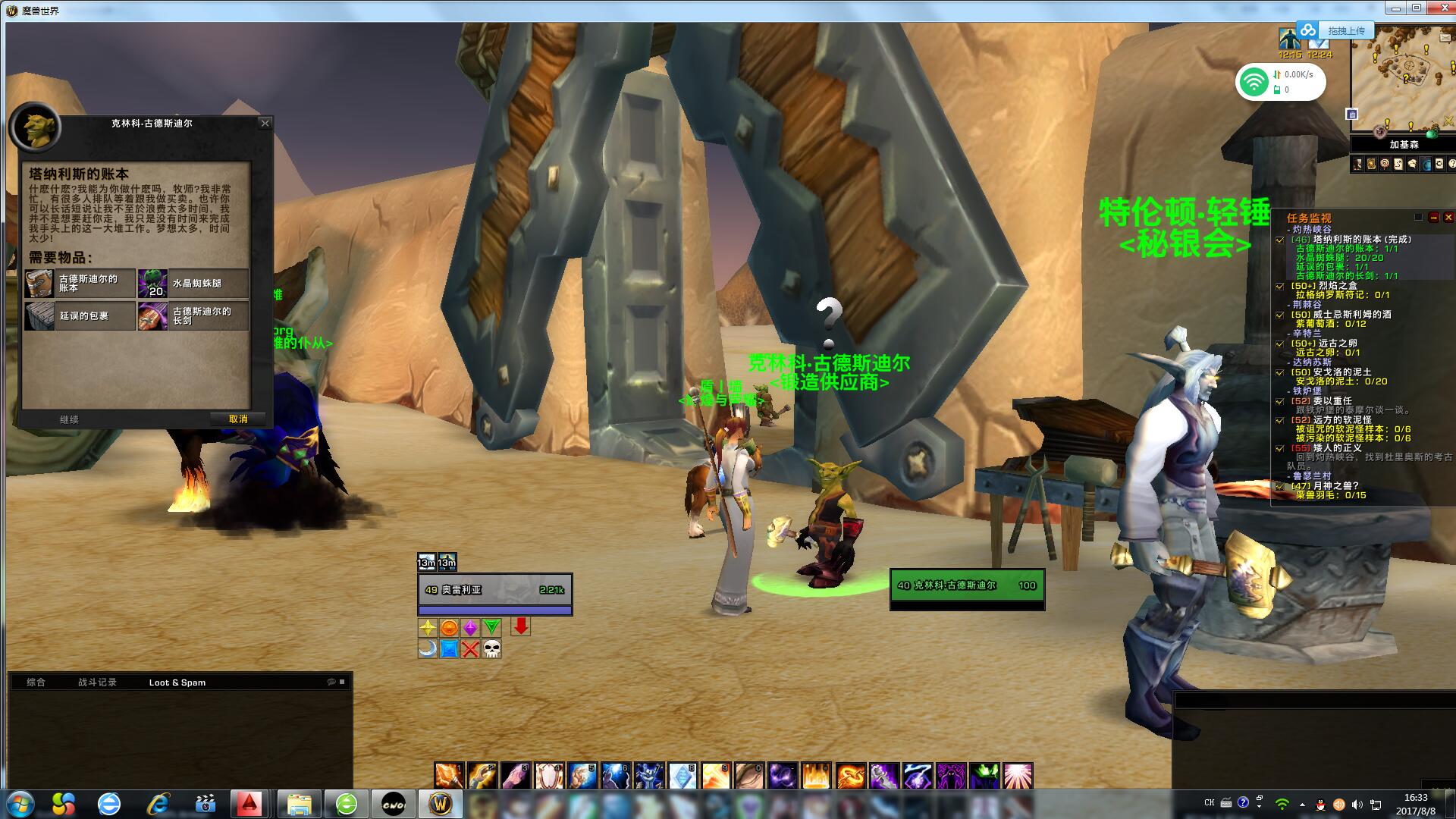Mark target with the red X
The image size is (1456, 819).
pyautogui.click(x=470, y=649)
